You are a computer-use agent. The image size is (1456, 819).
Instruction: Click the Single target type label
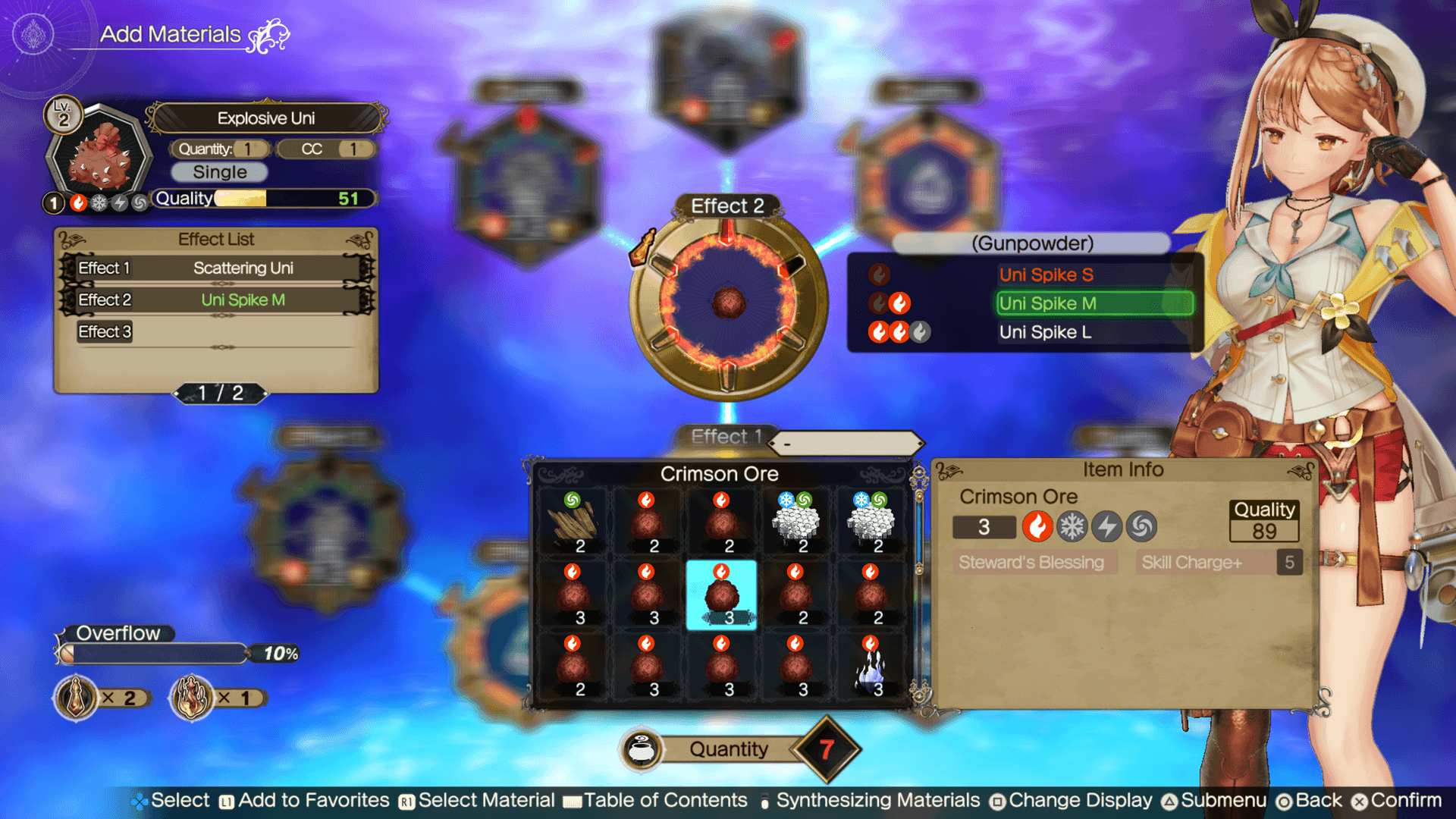[x=219, y=172]
